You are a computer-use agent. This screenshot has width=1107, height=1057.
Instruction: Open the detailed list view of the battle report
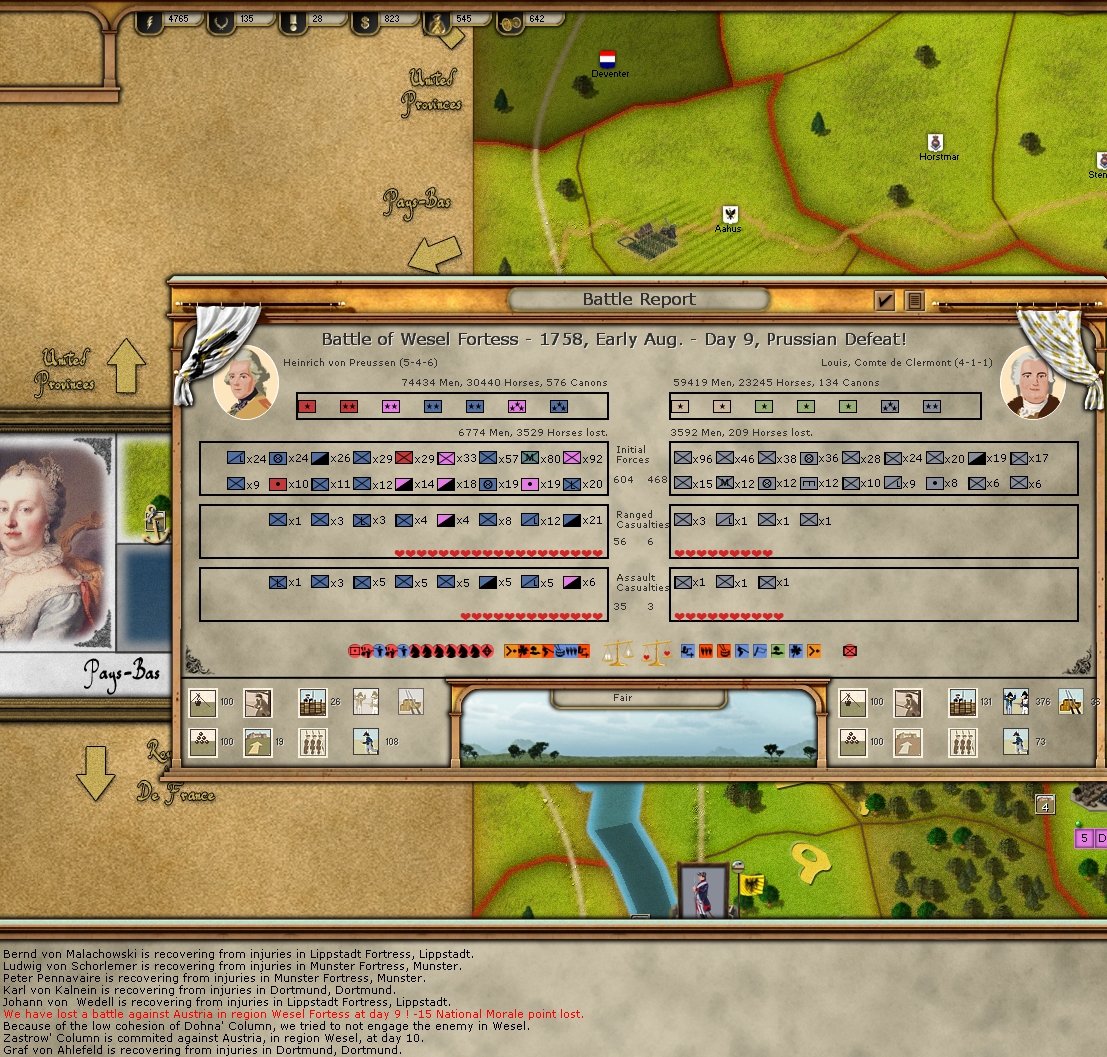[913, 300]
